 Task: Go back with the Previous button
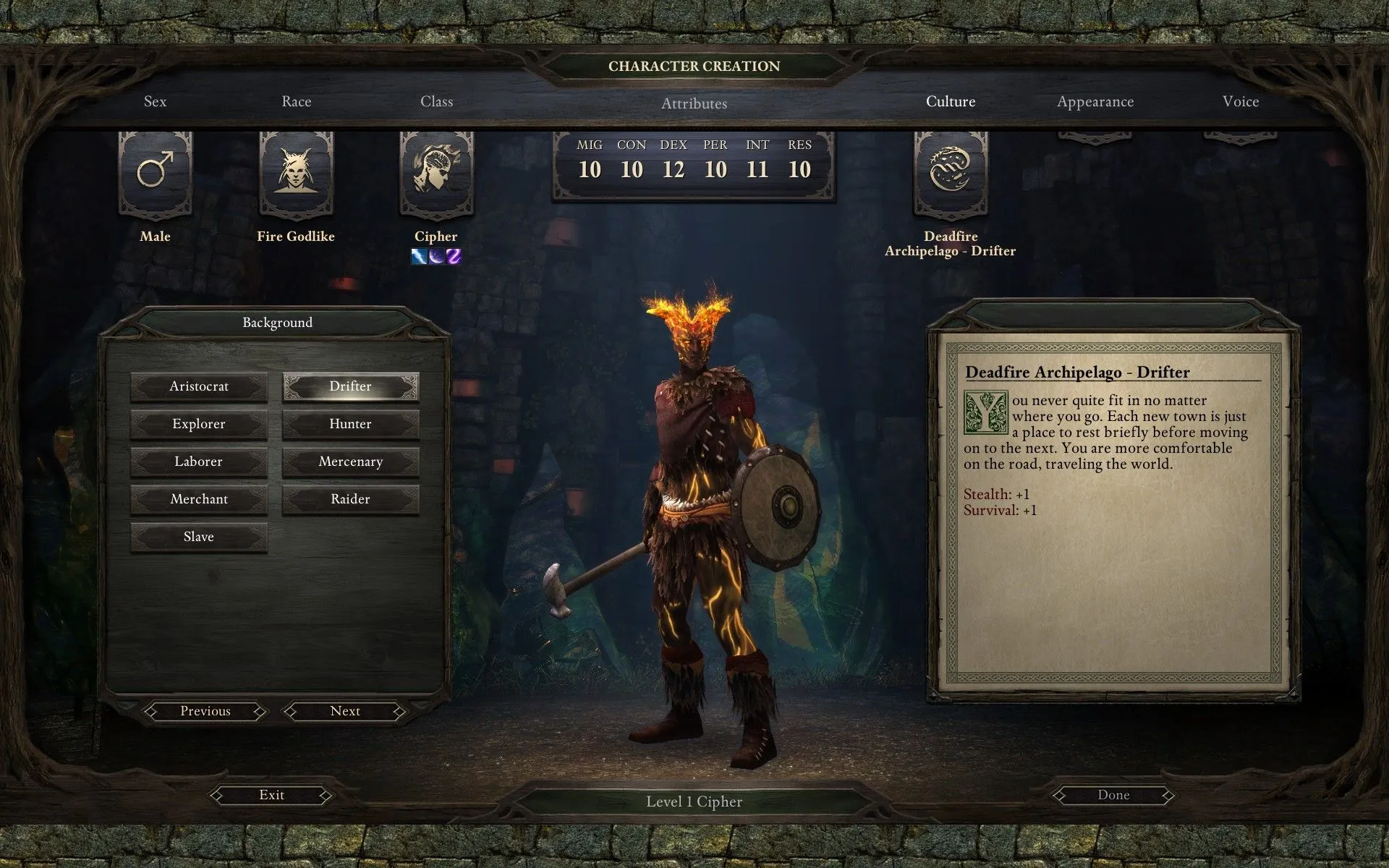pyautogui.click(x=205, y=711)
